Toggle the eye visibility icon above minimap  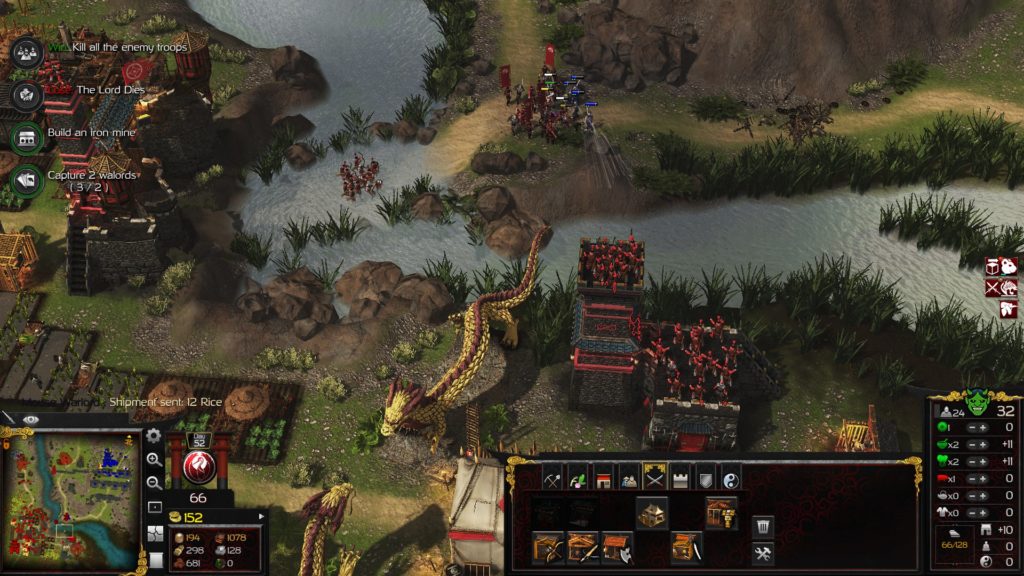pyautogui.click(x=31, y=420)
